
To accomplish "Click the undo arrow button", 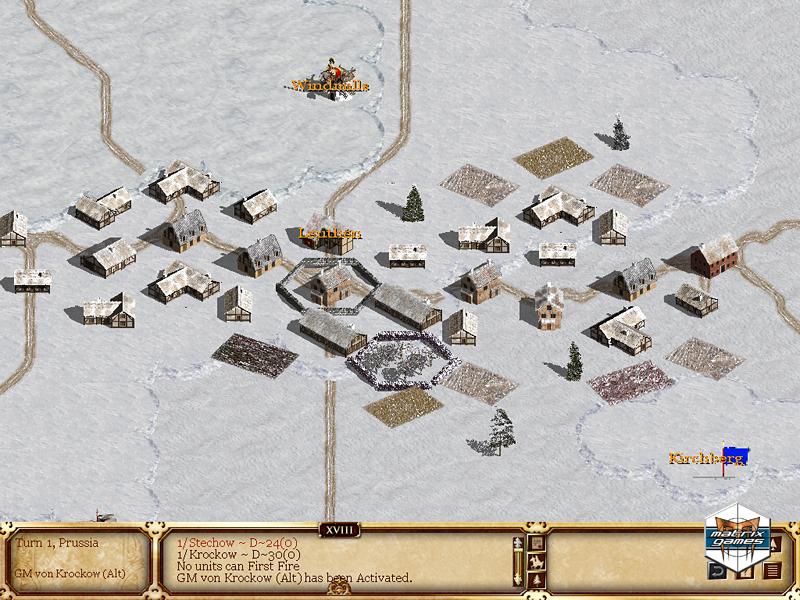I will (717, 571).
